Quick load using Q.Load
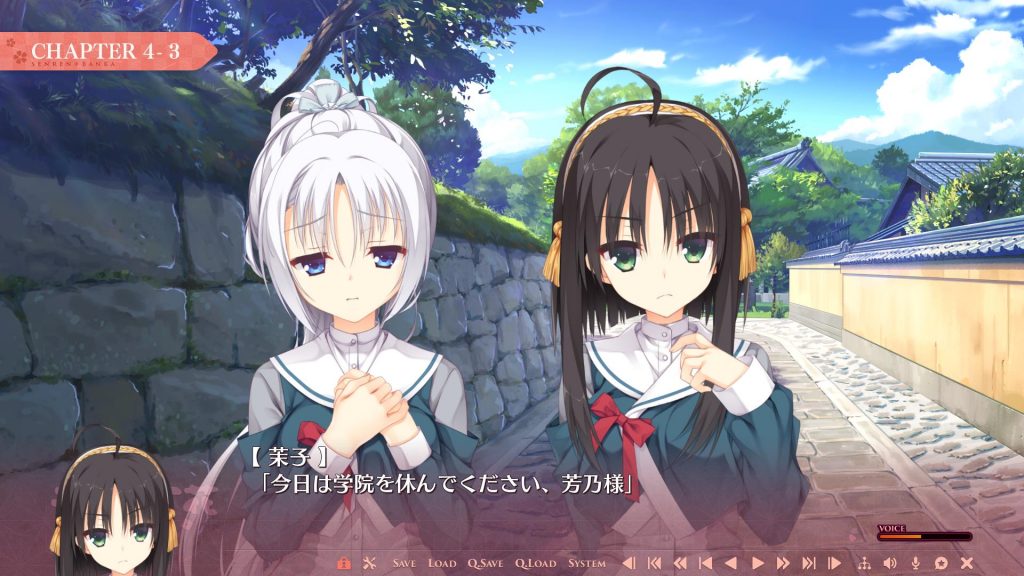The image size is (1024, 576). click(x=536, y=563)
